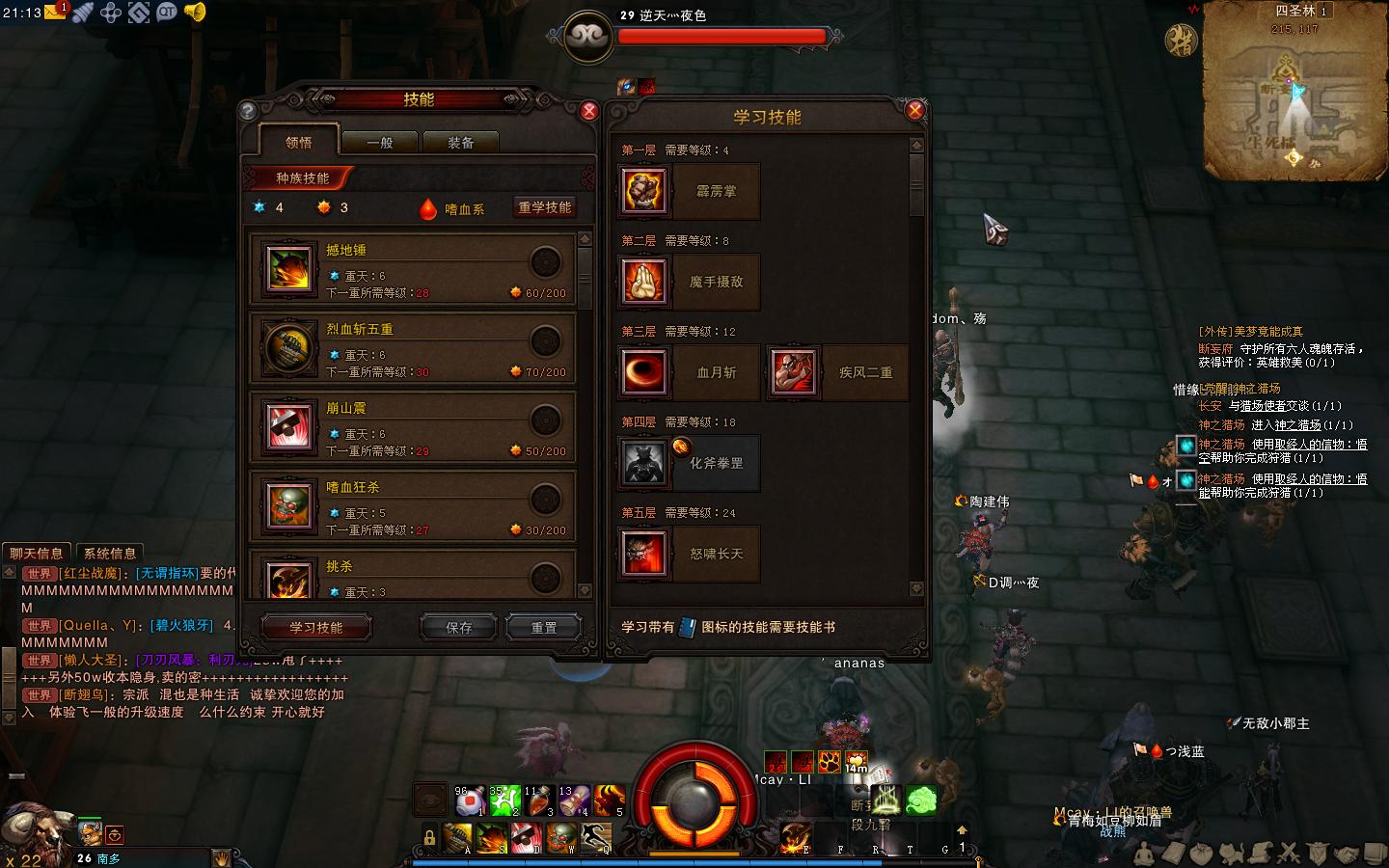Select the 撼地锤 skill row
This screenshot has height=868, width=1389.
coord(413,269)
